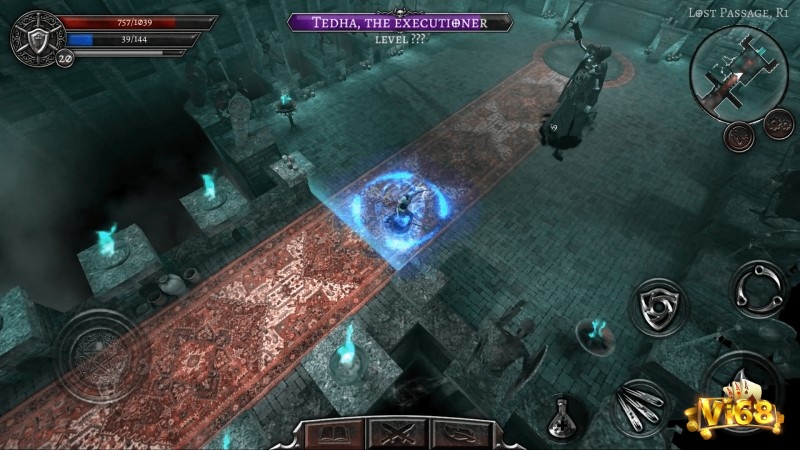Trigger the three-blade whirl skill
Viewport: 800px width, 450px height.
click(x=758, y=290)
